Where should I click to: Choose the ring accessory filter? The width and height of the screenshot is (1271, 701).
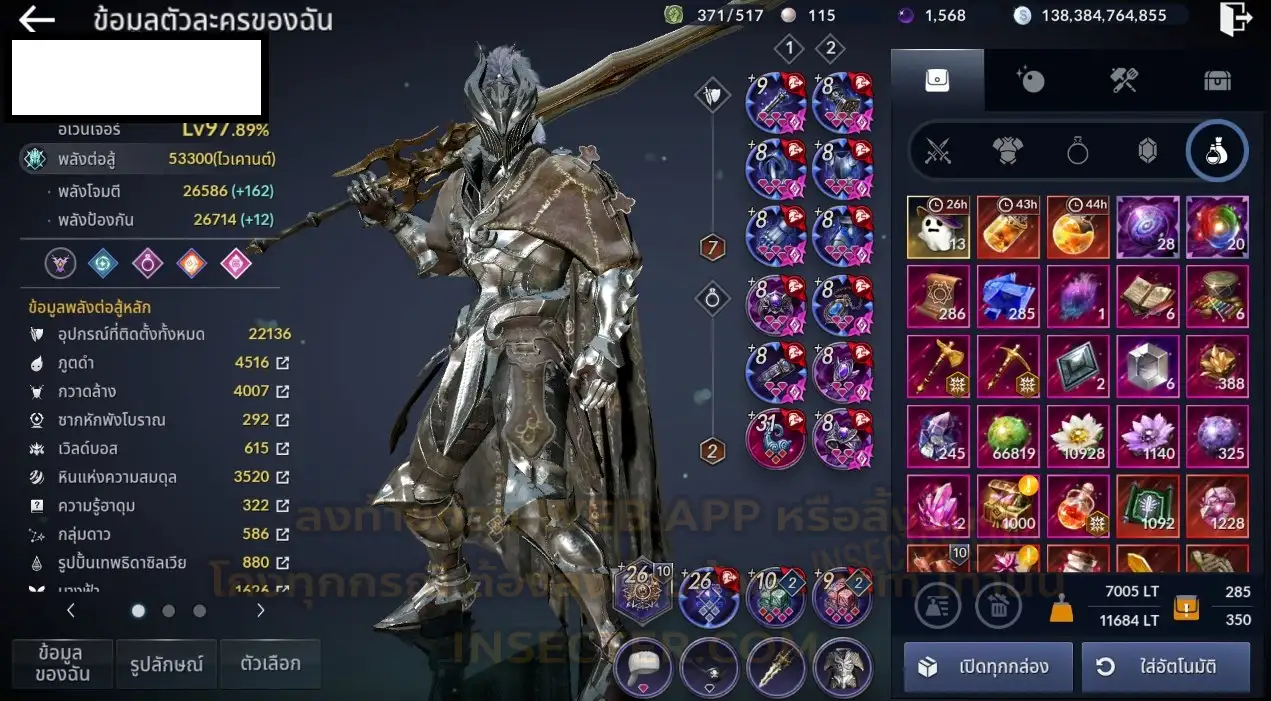pos(1077,151)
